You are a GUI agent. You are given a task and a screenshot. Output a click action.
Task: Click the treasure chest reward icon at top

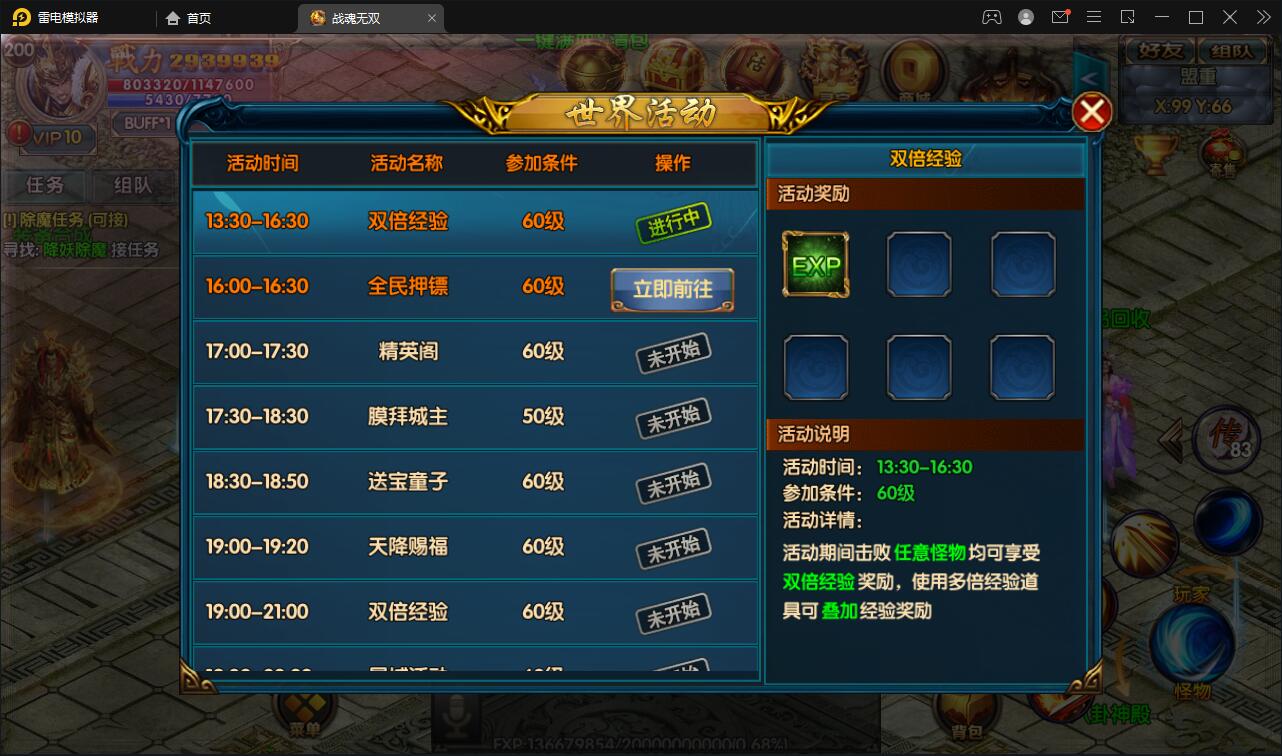point(675,70)
